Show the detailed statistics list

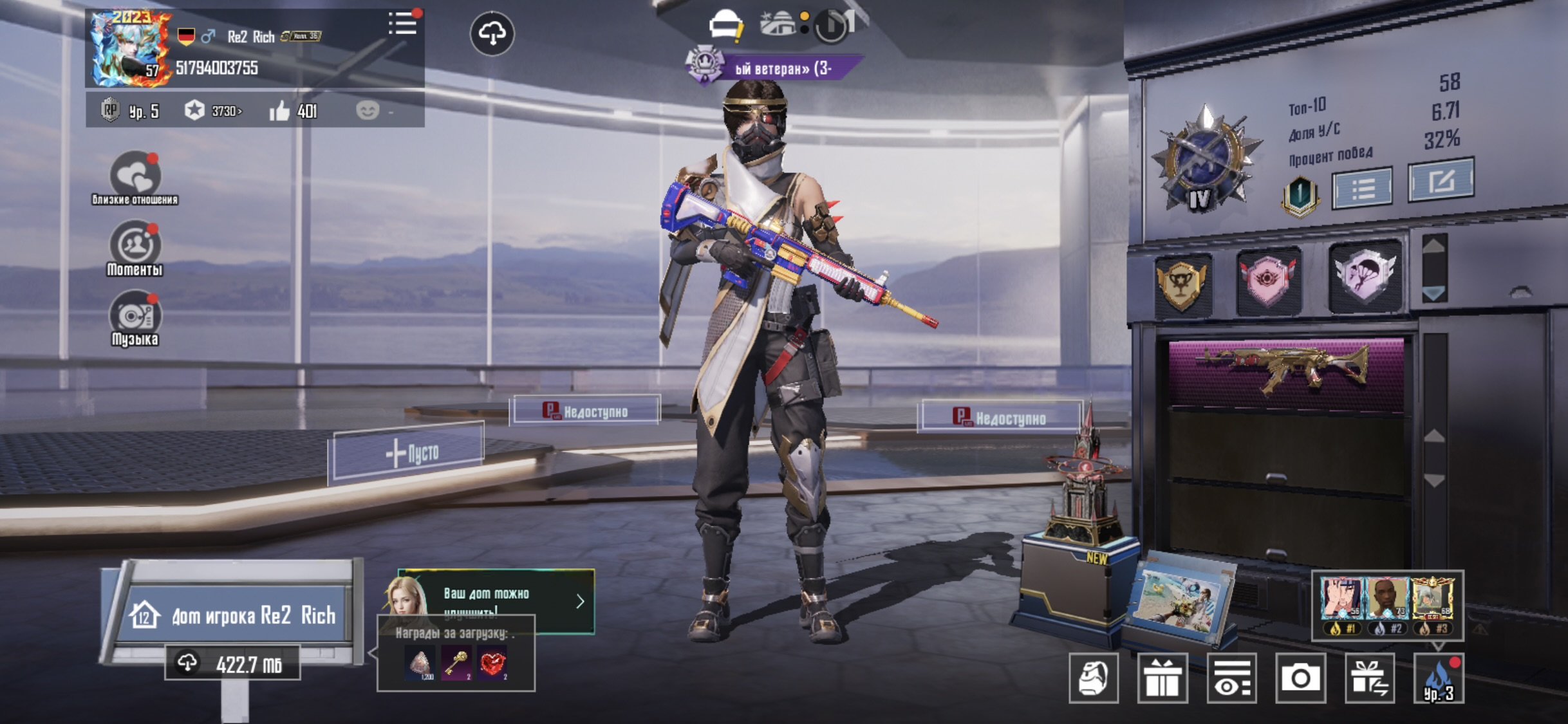click(x=1363, y=188)
